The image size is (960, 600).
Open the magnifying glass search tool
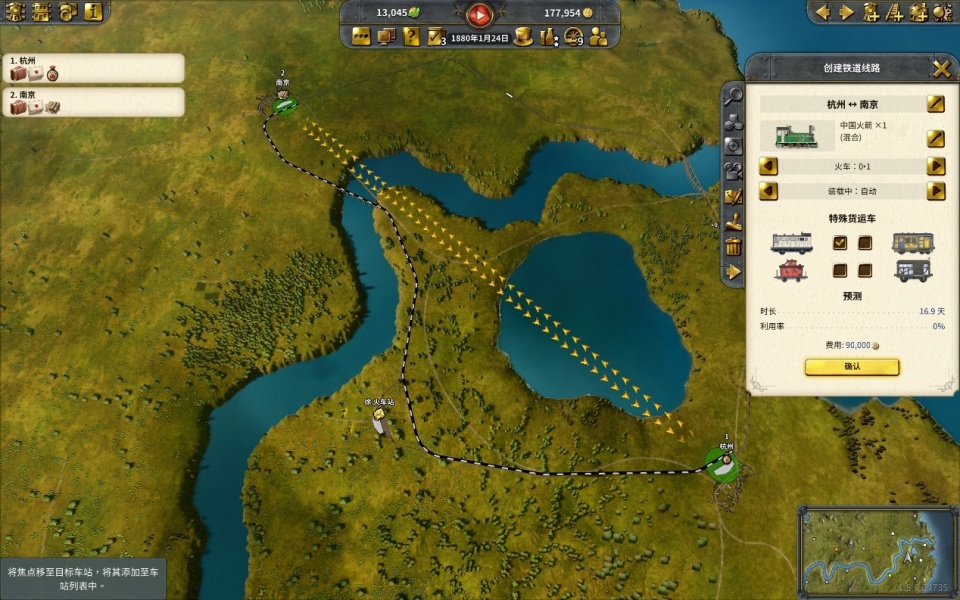pyautogui.click(x=734, y=96)
